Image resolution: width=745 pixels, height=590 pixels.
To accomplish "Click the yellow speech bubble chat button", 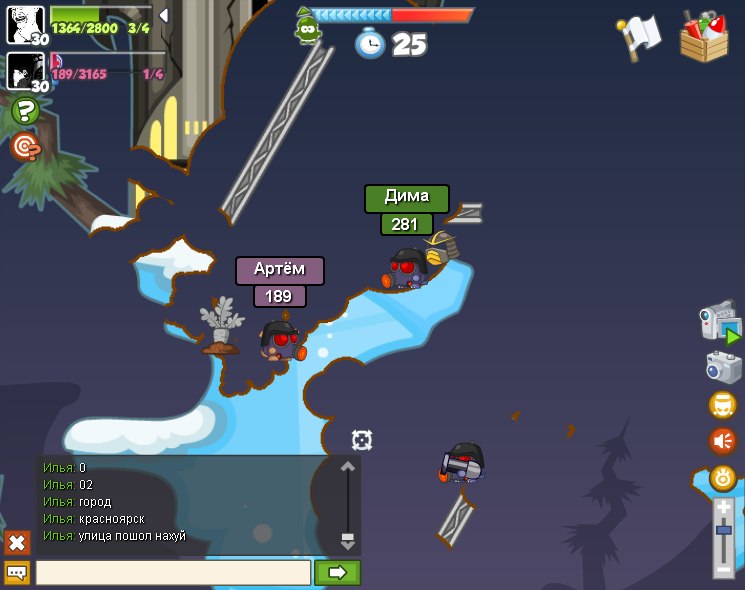I will 17,573.
